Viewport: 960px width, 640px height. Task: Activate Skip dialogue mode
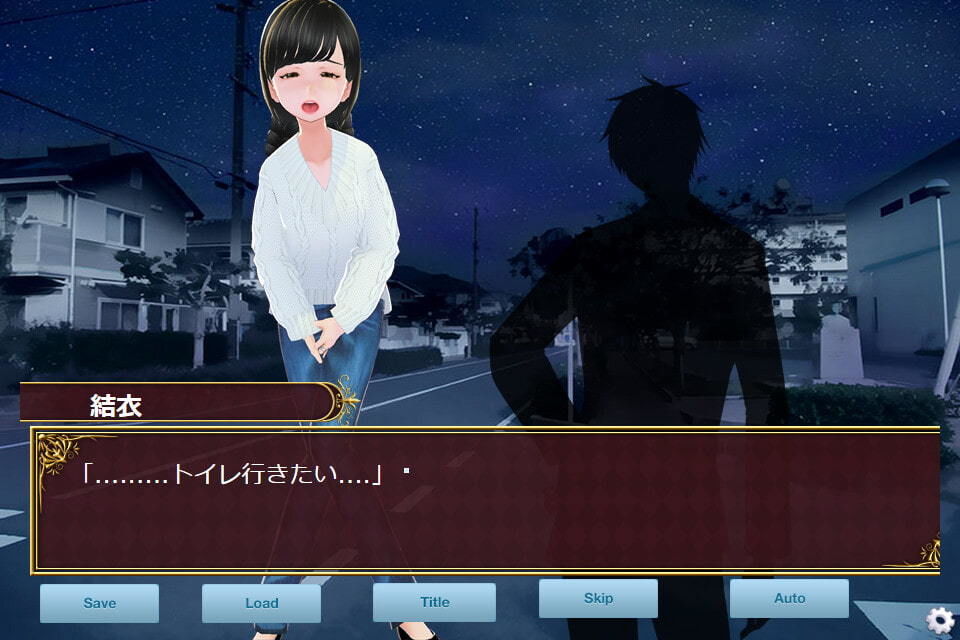(598, 598)
